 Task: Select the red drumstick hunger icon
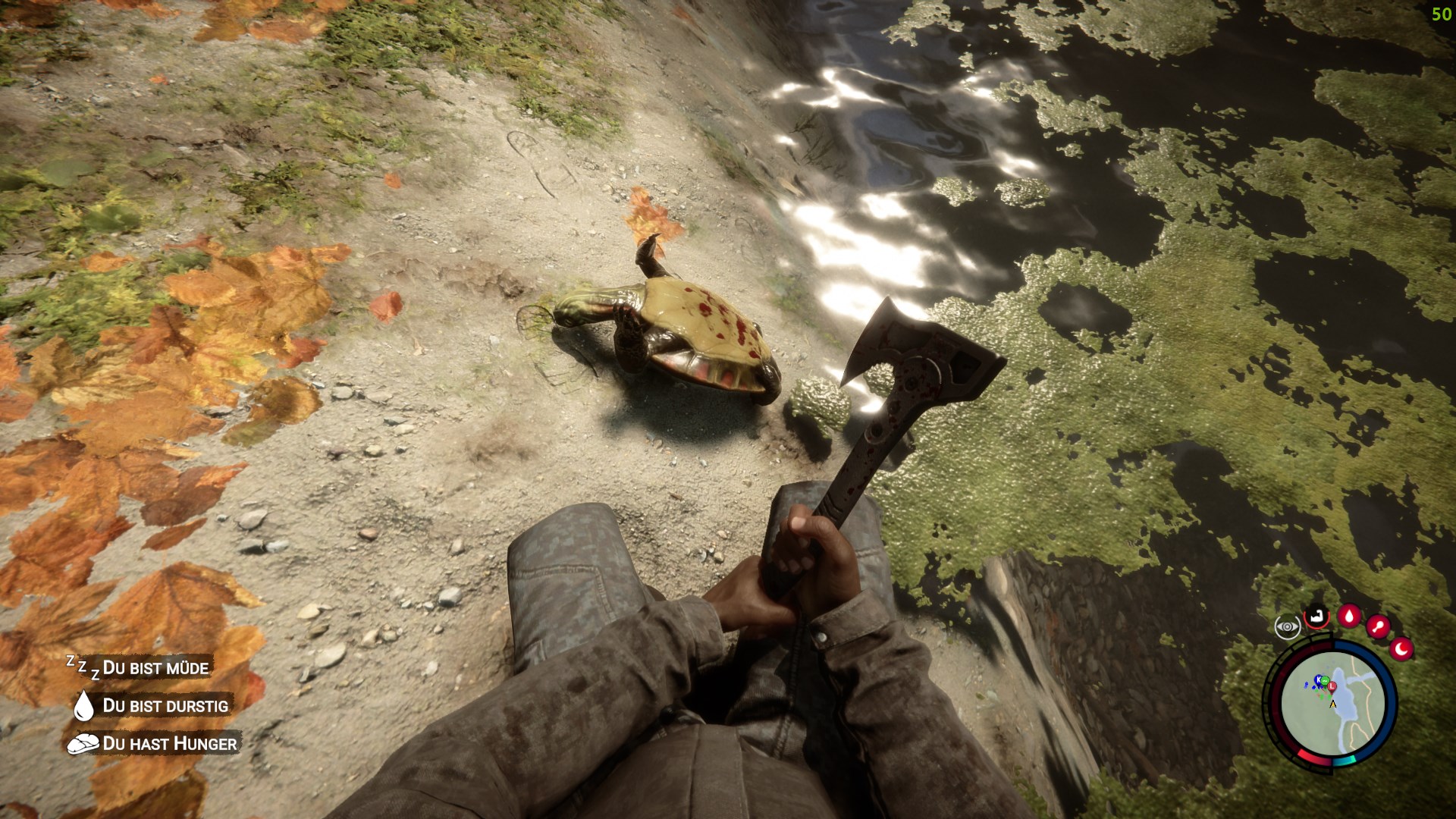(x=1378, y=627)
